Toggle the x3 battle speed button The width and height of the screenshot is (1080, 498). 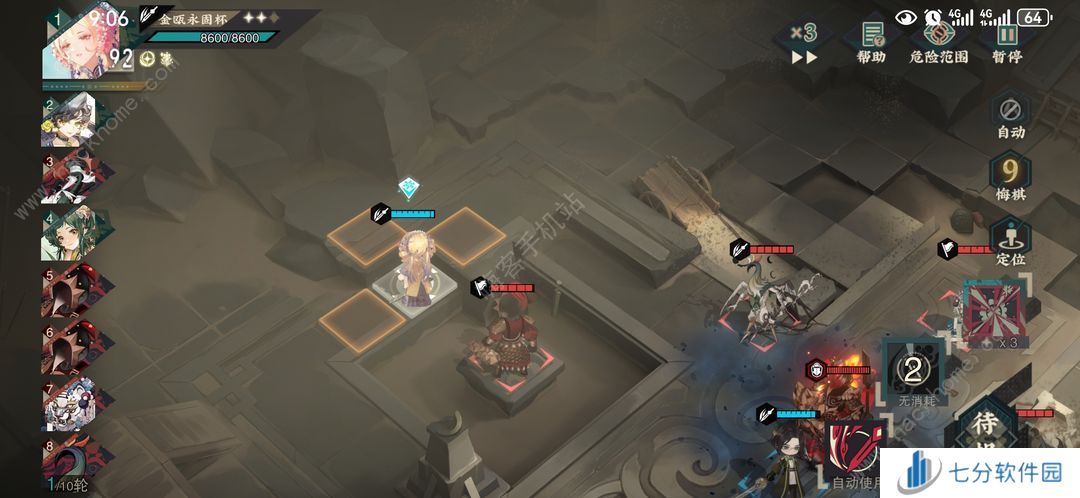(804, 43)
